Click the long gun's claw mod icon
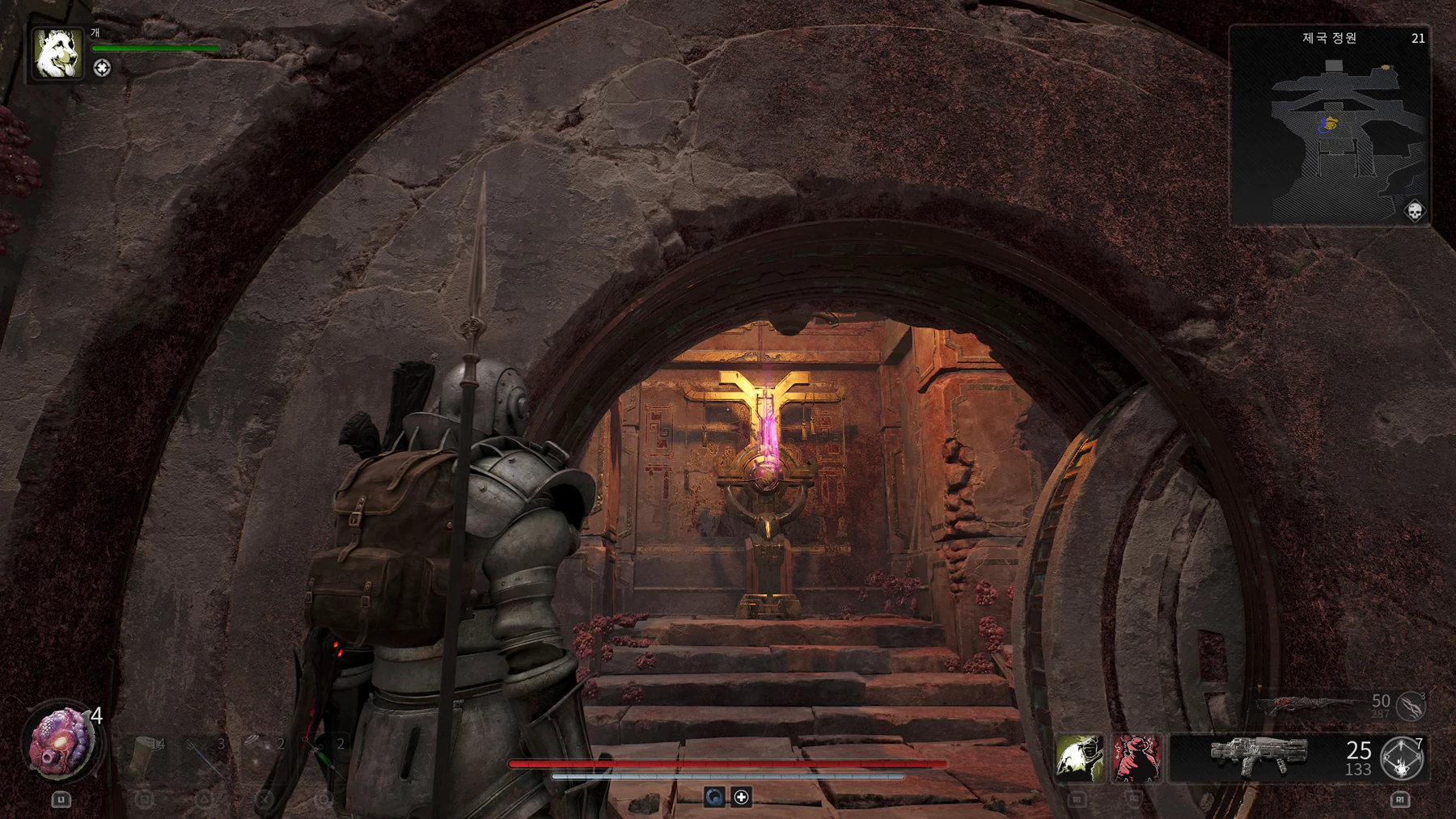 click(1411, 705)
